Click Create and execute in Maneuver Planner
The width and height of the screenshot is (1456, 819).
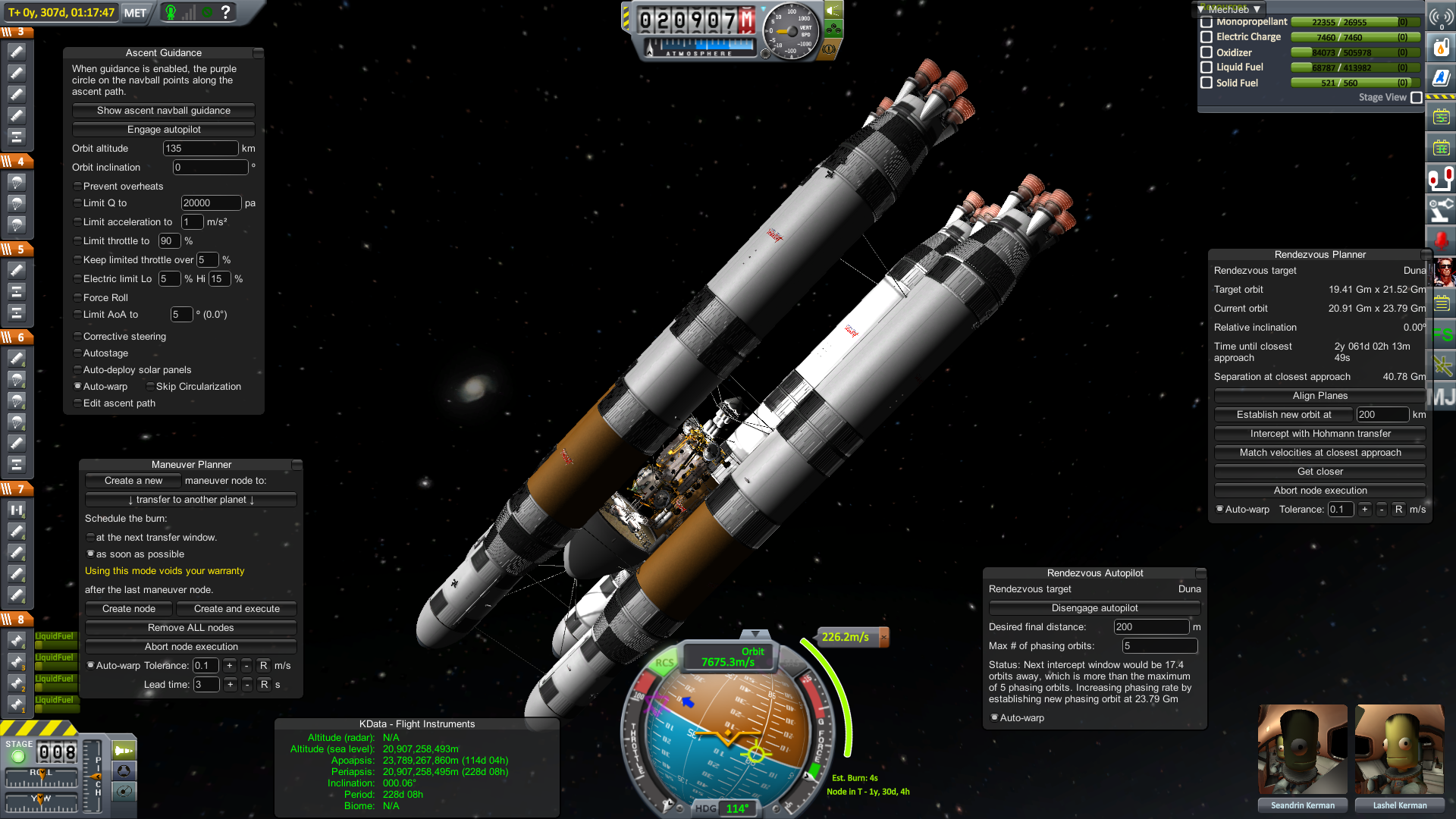point(237,609)
